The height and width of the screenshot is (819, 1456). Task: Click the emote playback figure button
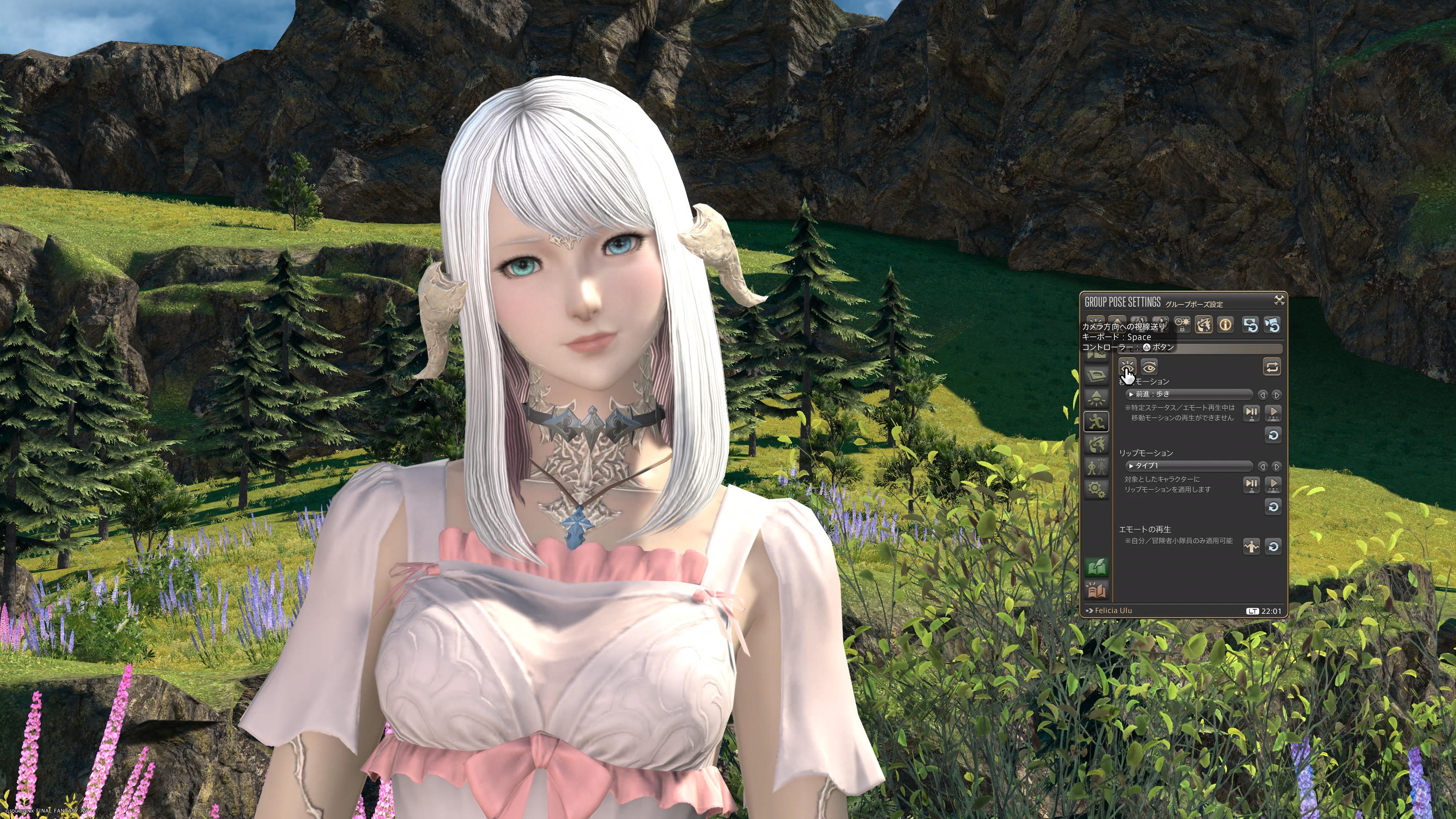tap(1251, 546)
